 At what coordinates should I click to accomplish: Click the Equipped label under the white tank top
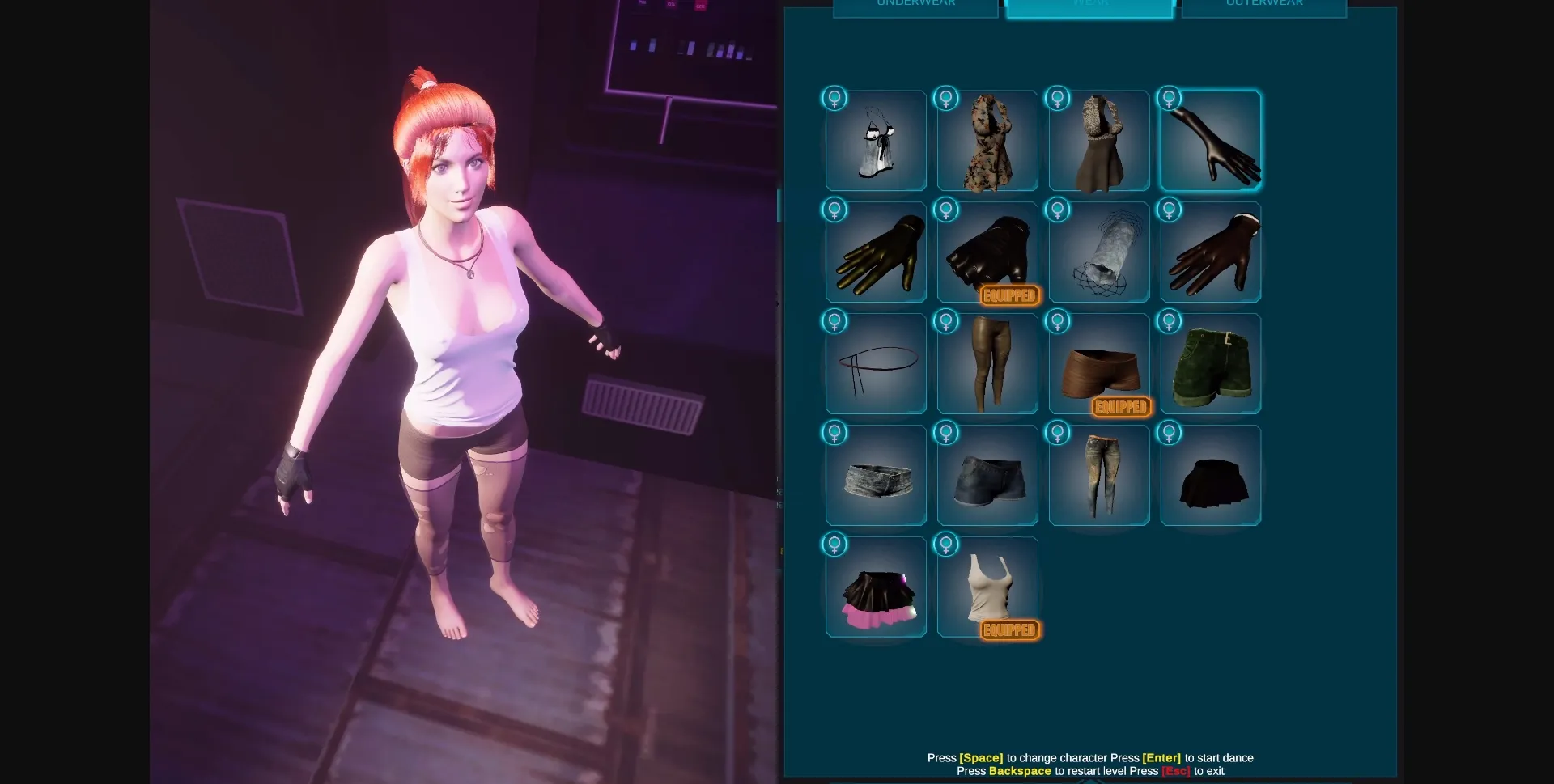[1008, 629]
